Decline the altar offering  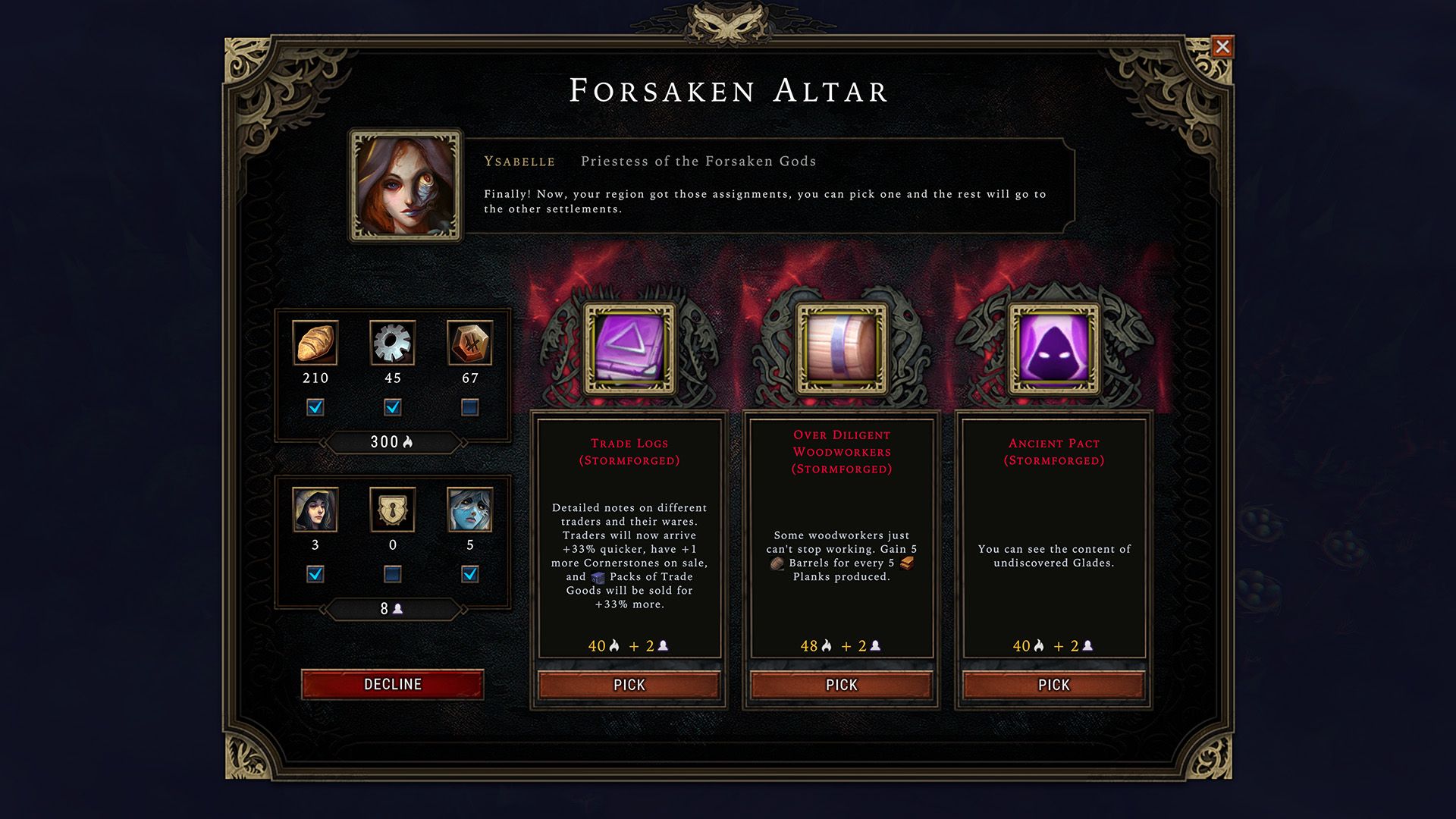point(392,684)
